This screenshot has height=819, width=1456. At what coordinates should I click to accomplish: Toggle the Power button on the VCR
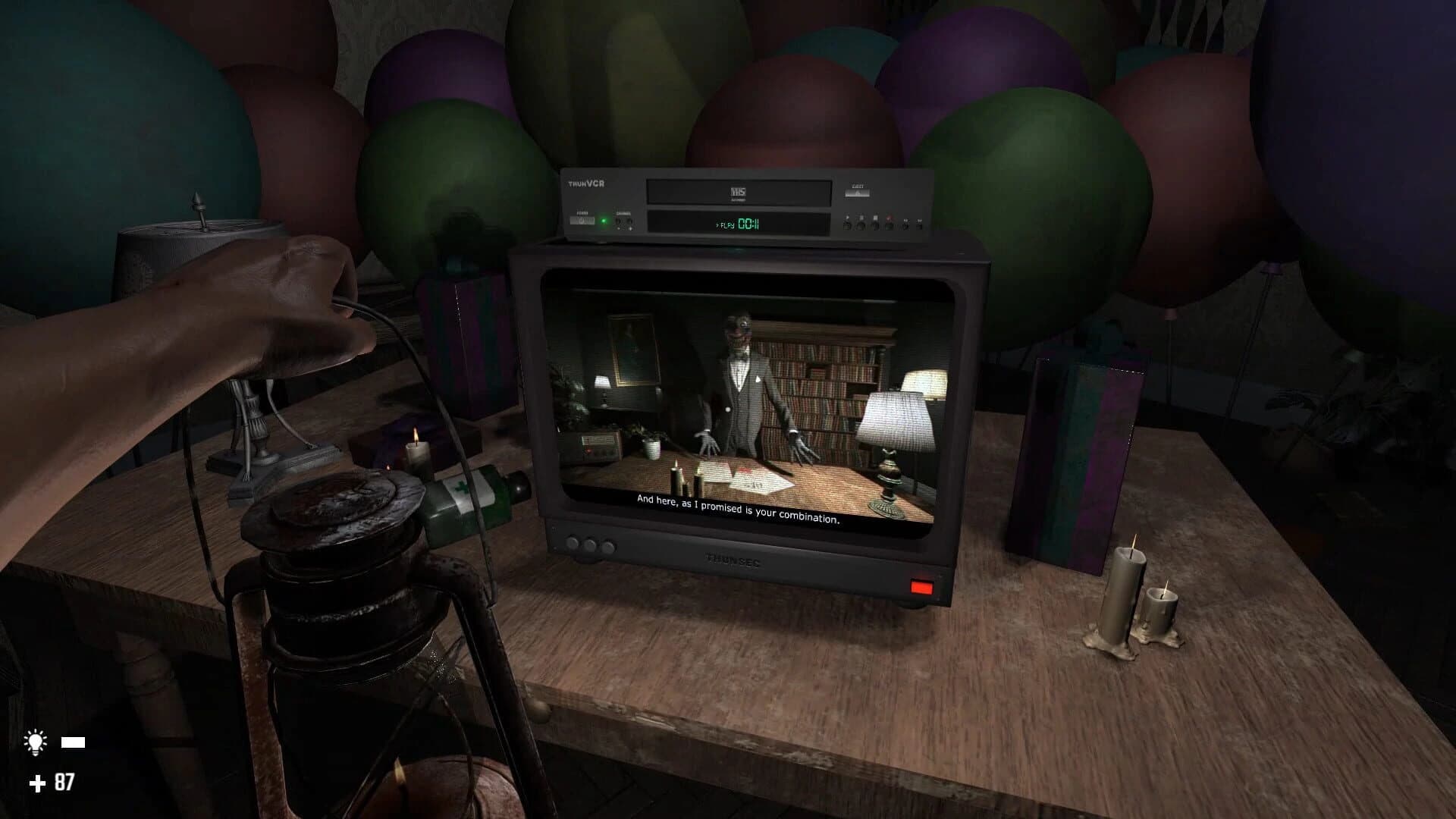tap(582, 220)
